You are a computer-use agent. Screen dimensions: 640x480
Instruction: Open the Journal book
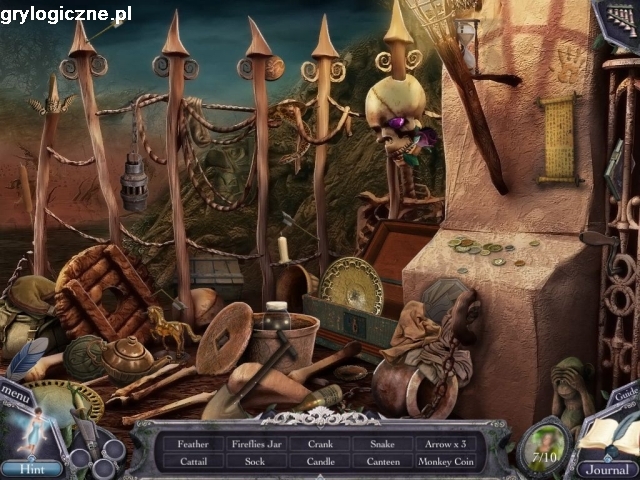coord(608,469)
